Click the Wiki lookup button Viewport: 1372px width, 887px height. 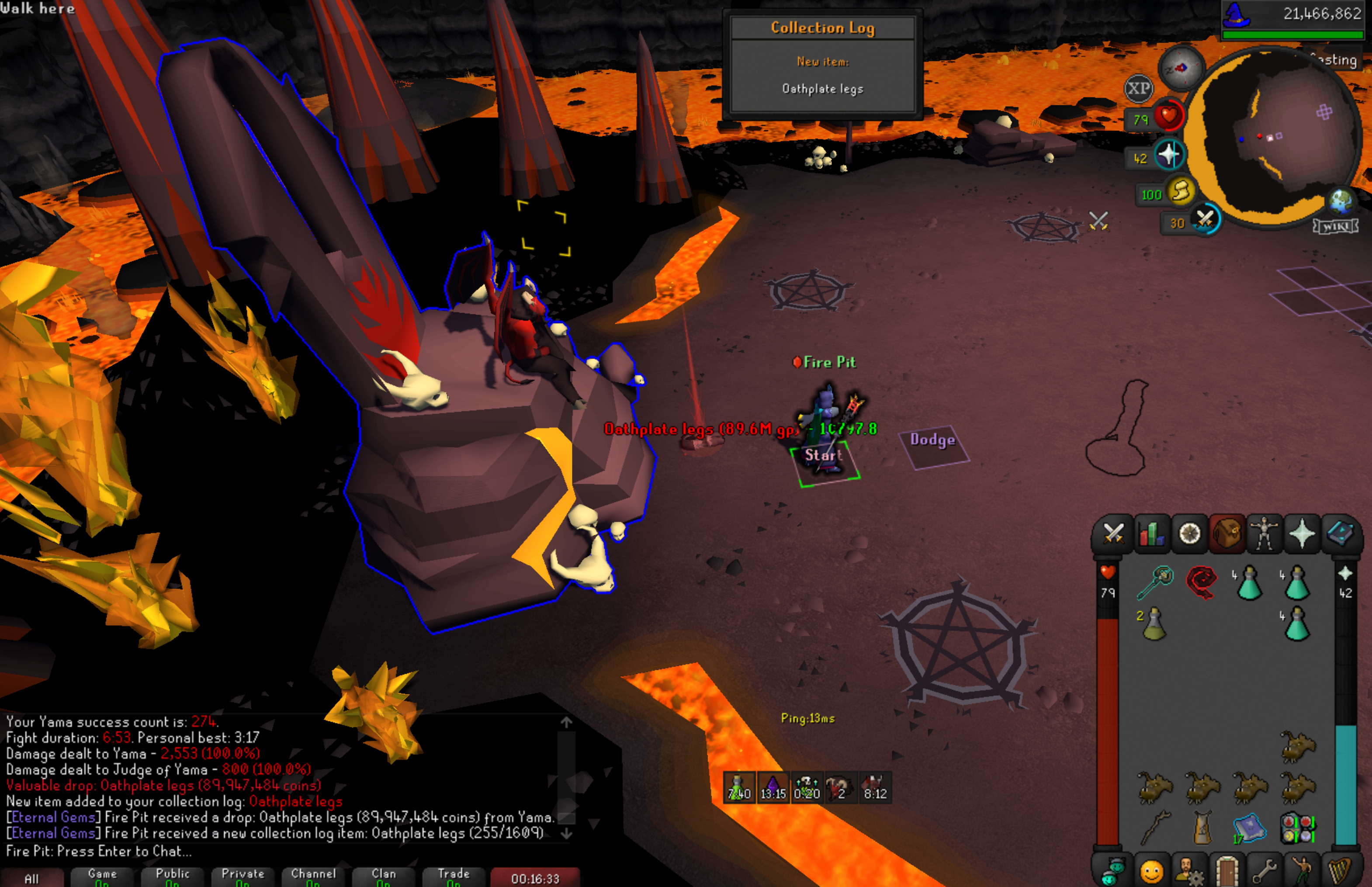click(x=1335, y=226)
